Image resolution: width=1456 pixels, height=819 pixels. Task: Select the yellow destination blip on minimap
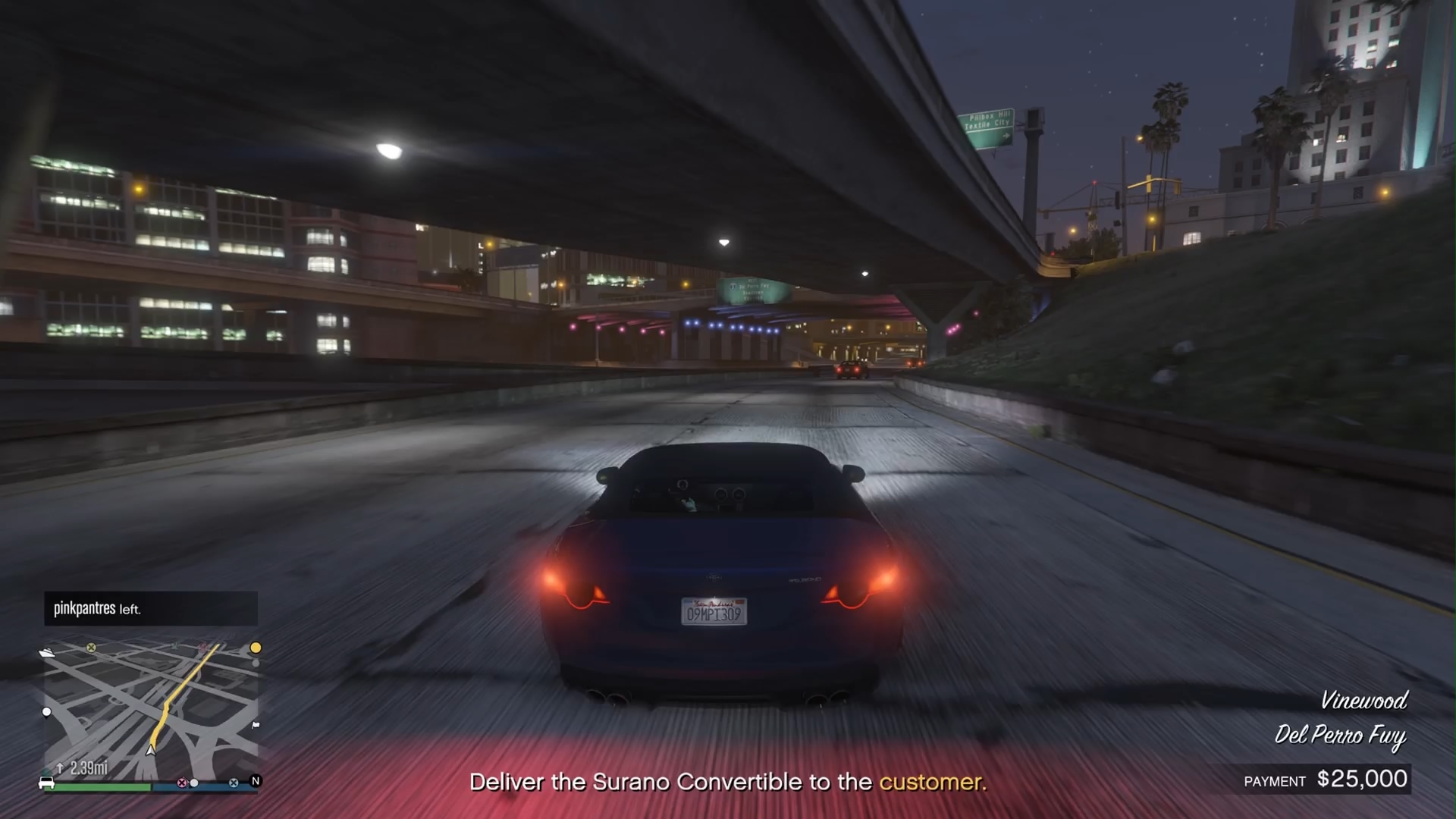coord(256,648)
